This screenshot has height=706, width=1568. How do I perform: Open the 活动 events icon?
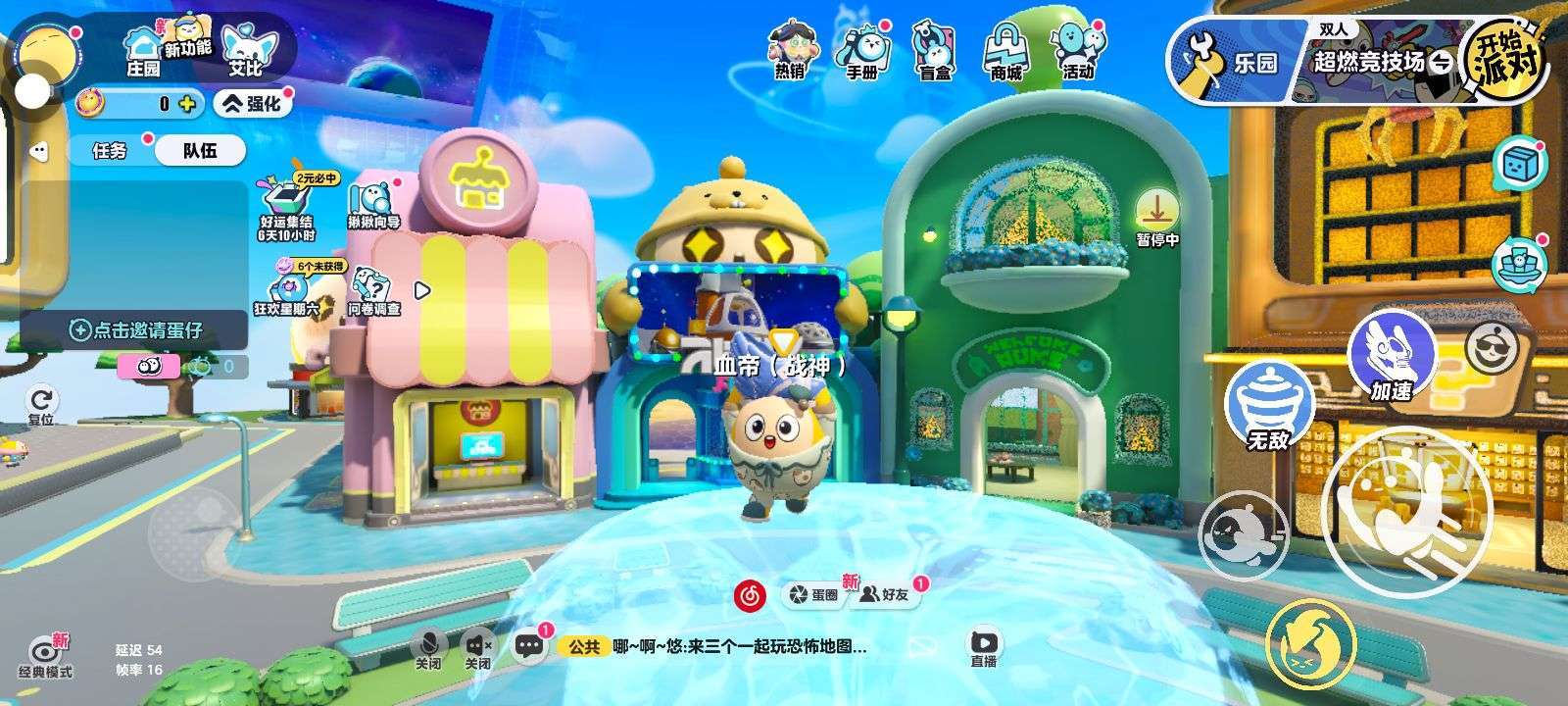[x=1077, y=51]
